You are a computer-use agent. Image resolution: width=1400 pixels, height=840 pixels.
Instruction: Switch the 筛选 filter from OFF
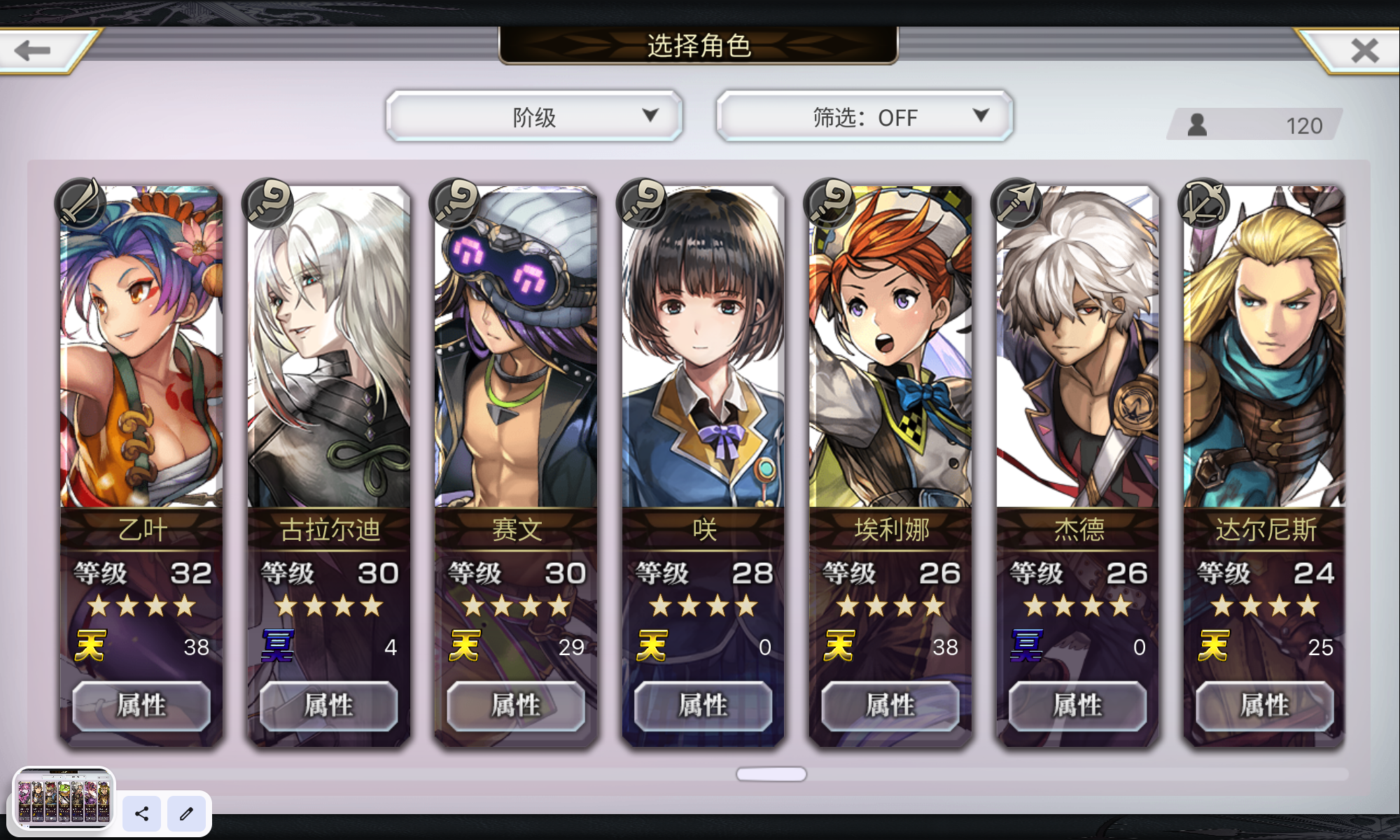(x=864, y=116)
